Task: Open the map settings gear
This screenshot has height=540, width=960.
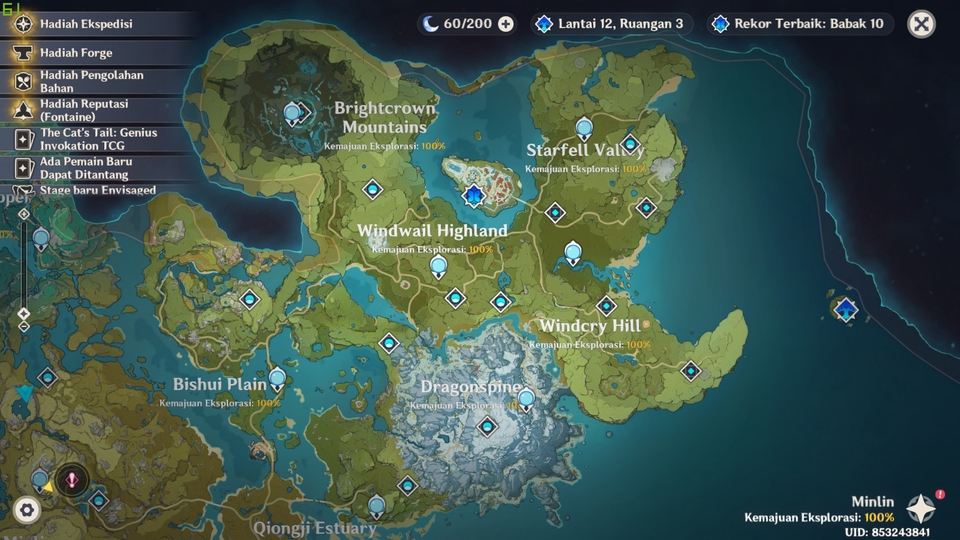Action: pos(27,510)
